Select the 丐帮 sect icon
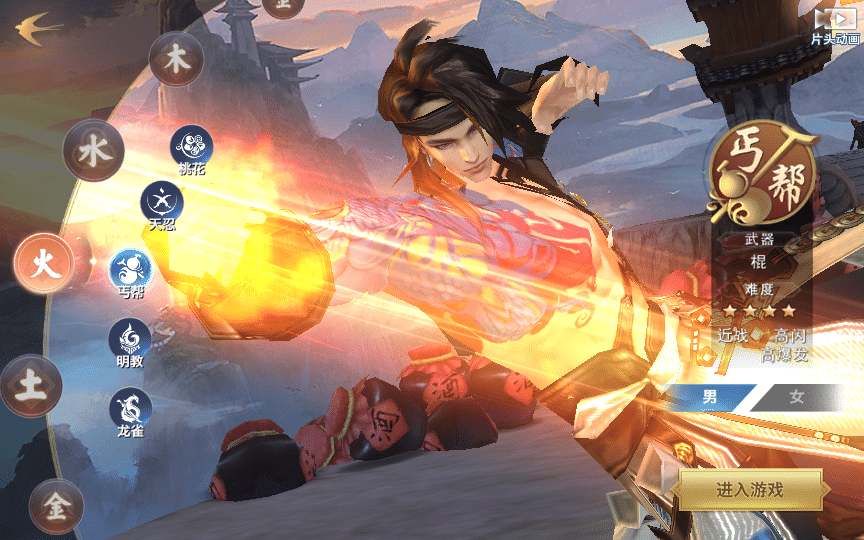This screenshot has width=864, height=540. click(x=130, y=269)
